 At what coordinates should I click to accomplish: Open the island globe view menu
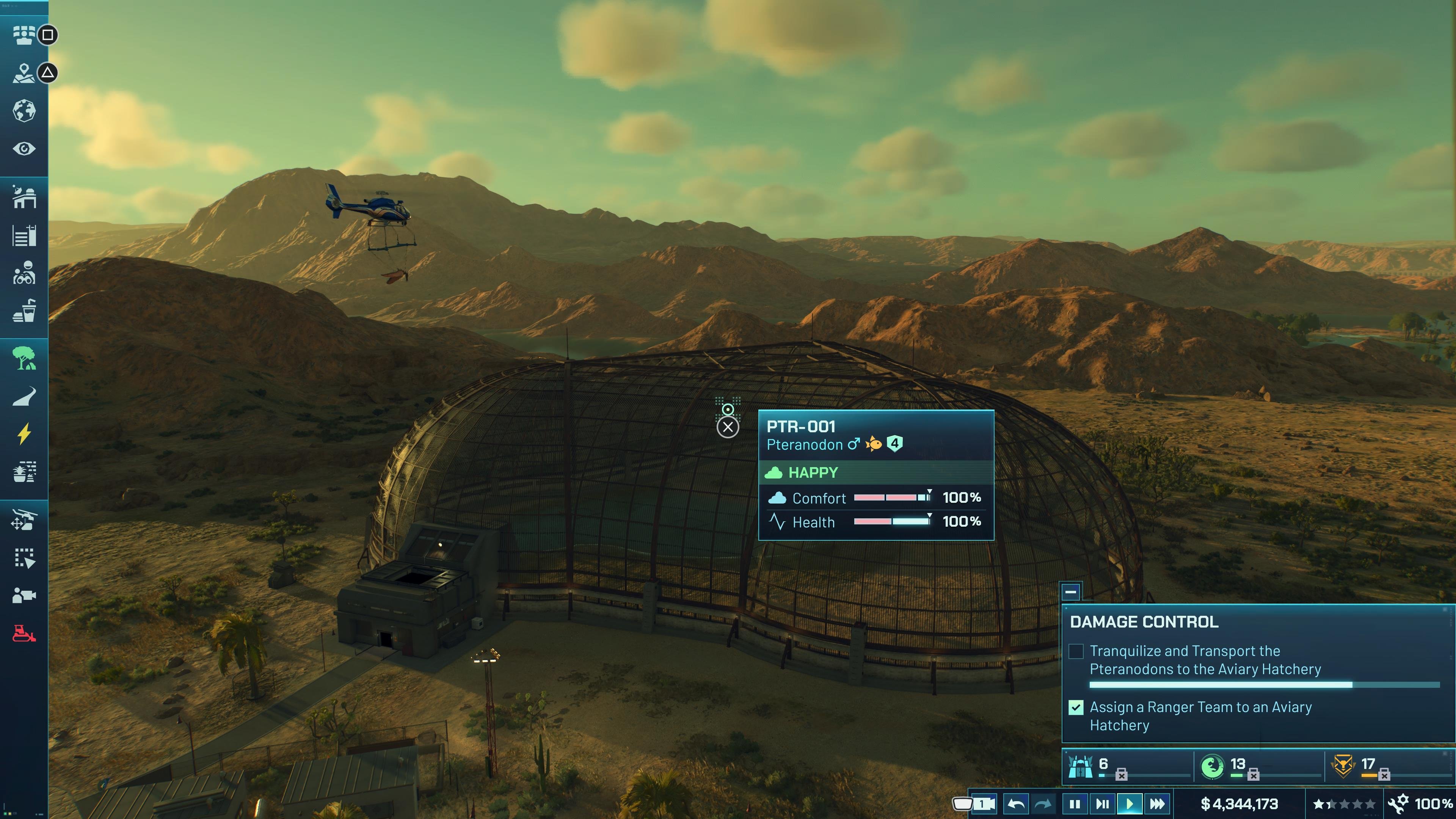point(25,111)
